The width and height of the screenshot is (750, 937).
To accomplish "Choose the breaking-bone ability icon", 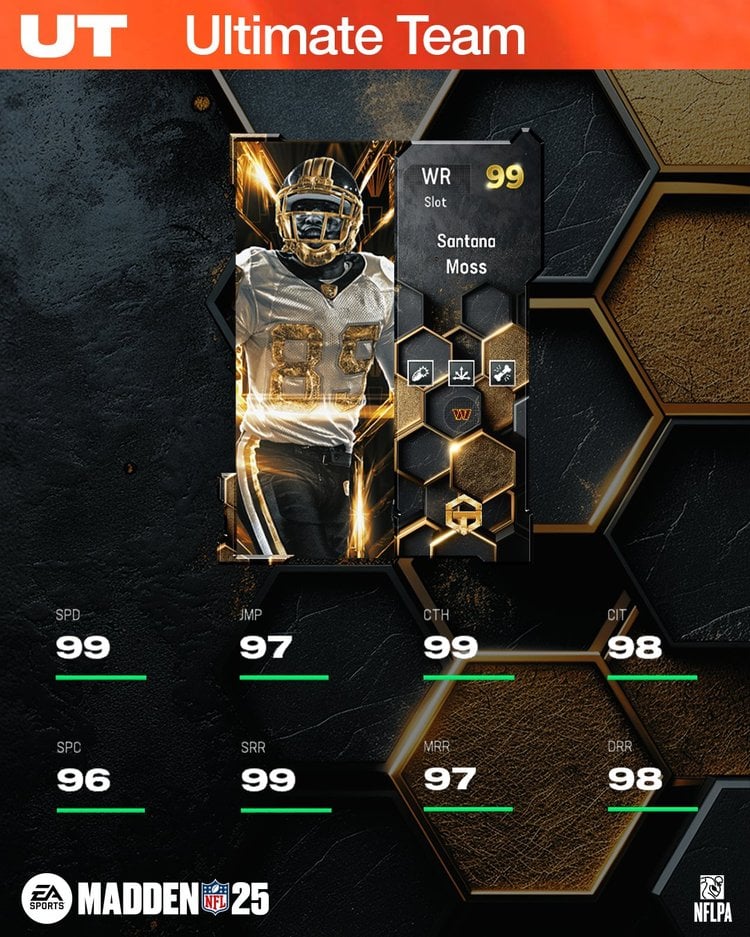I will 502,372.
